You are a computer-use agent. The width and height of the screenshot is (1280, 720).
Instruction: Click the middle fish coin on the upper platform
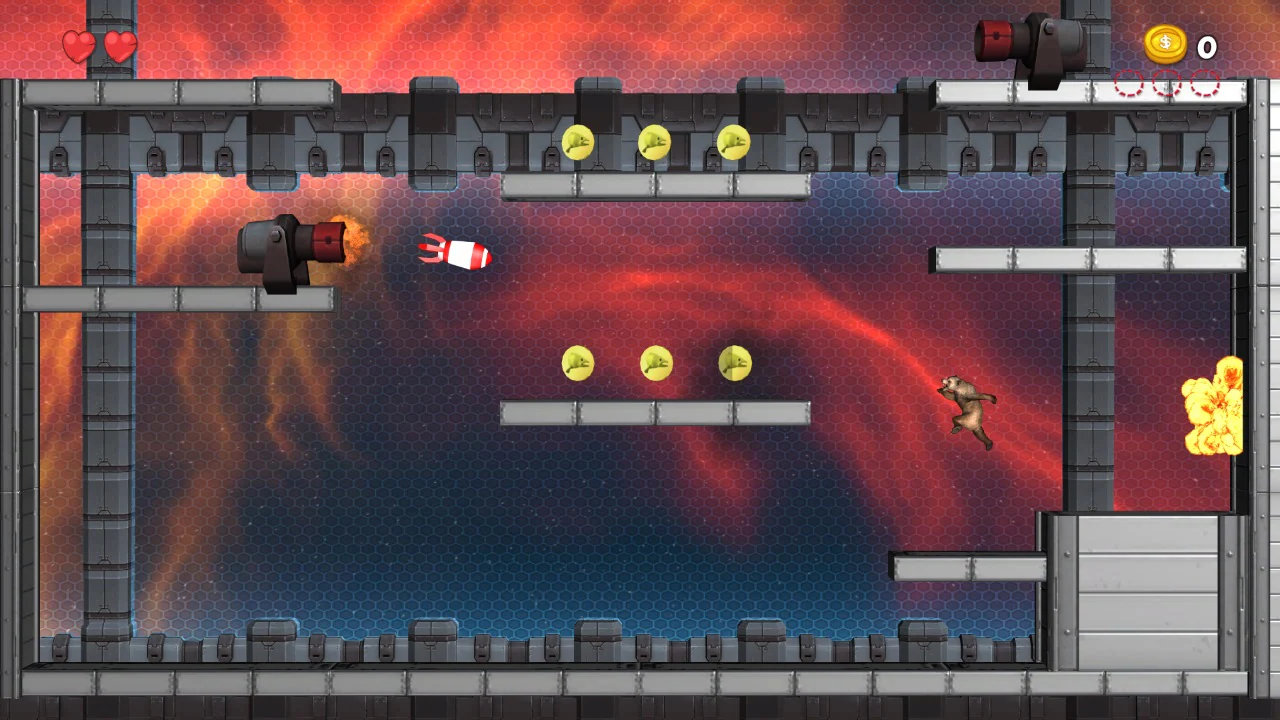pyautogui.click(x=655, y=143)
